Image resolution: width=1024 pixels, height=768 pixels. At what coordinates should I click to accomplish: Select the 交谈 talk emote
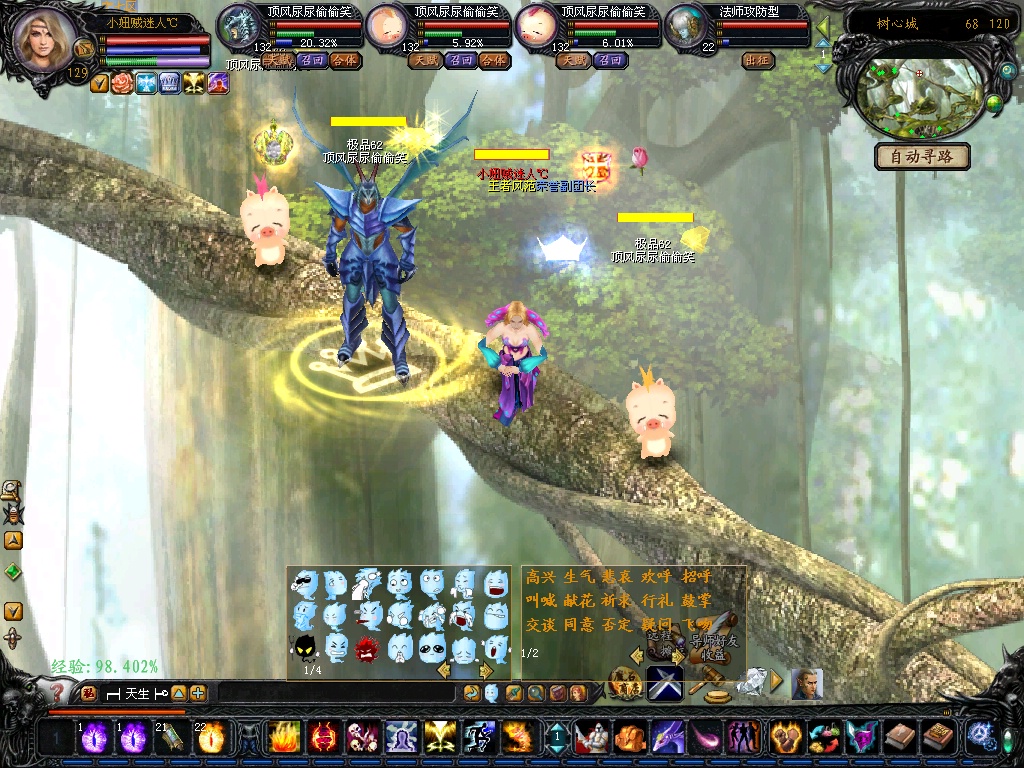pyautogui.click(x=540, y=624)
